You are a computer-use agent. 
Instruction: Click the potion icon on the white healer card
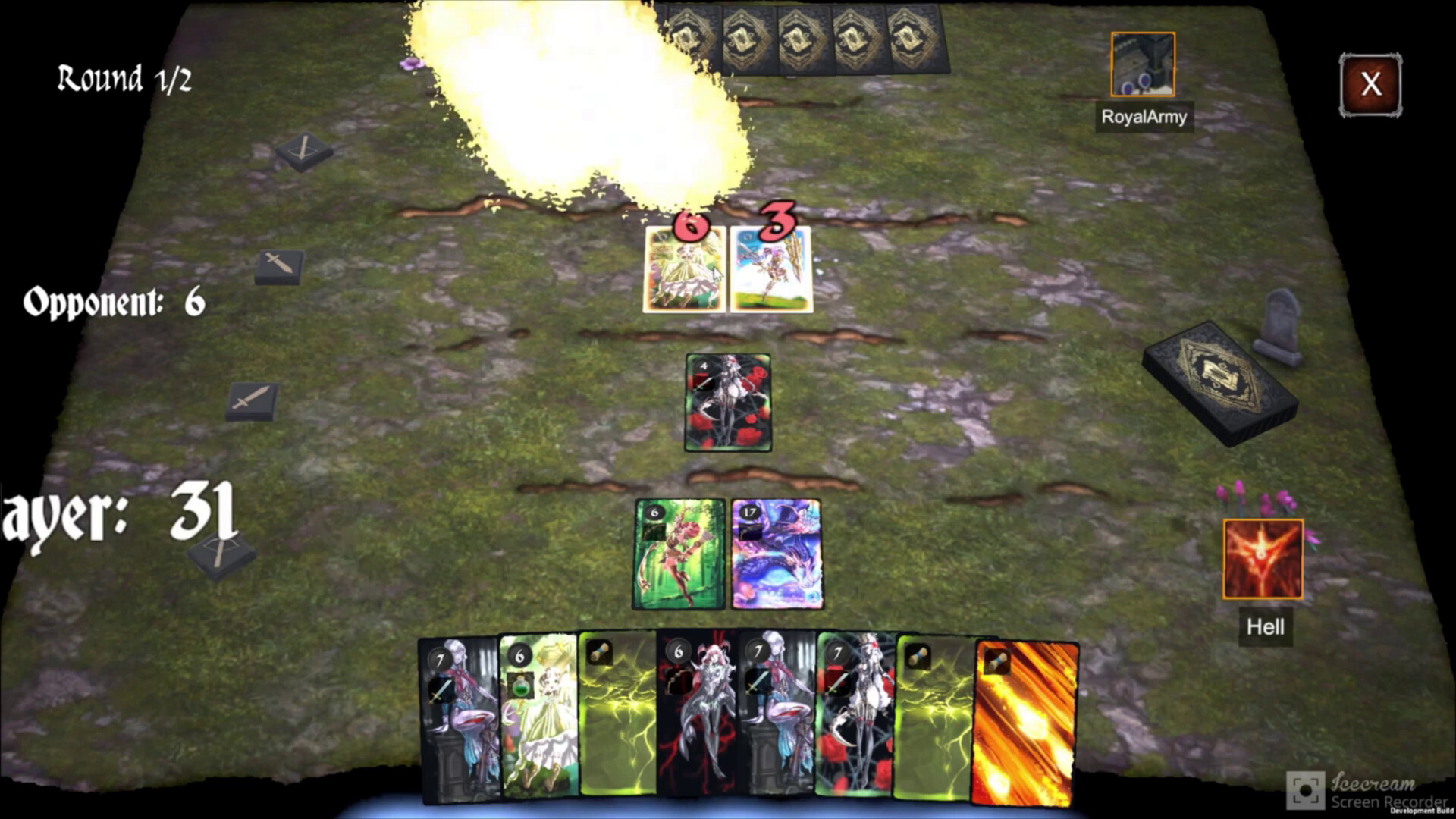tap(521, 684)
